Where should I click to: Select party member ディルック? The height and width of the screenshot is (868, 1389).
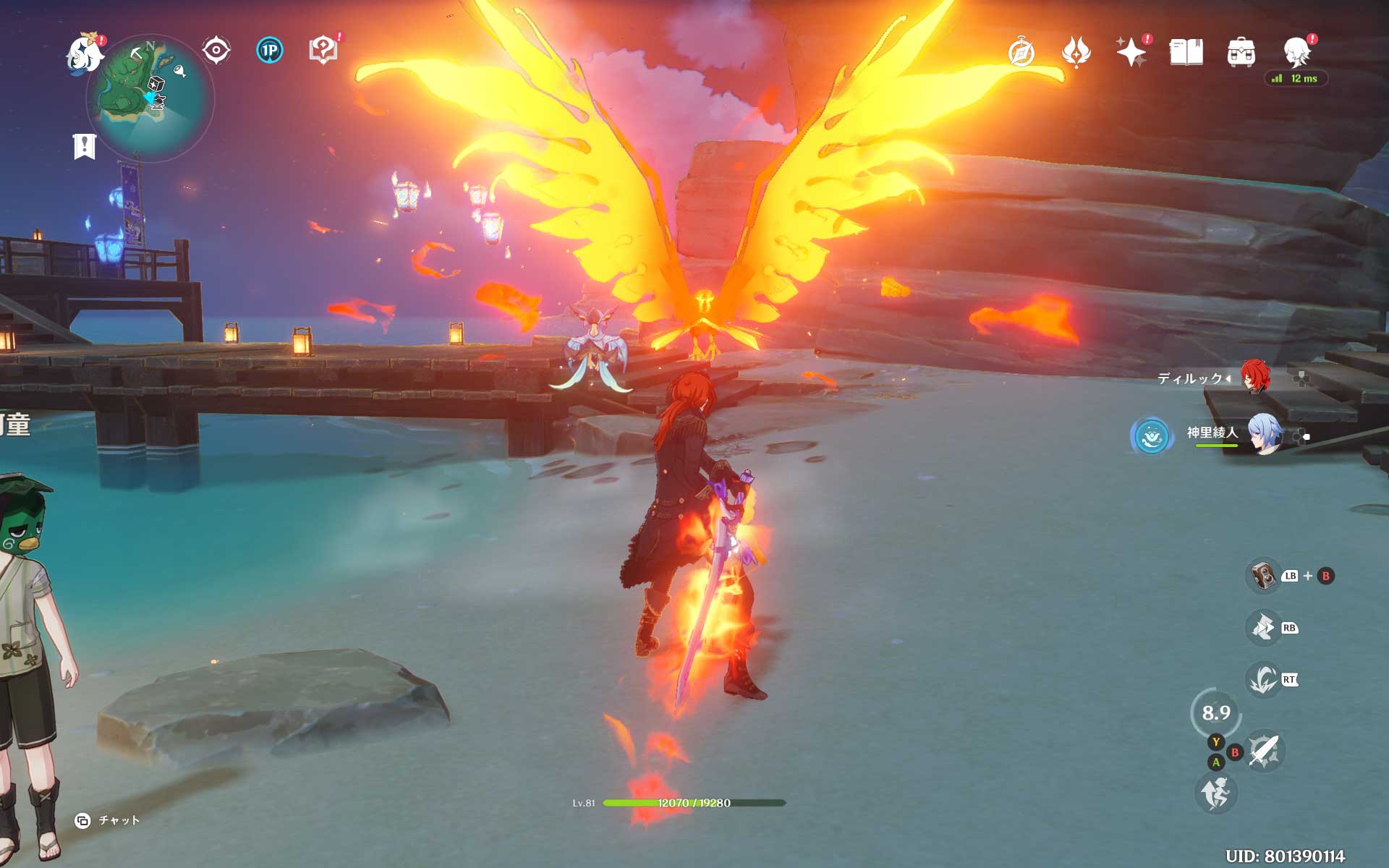1255,377
